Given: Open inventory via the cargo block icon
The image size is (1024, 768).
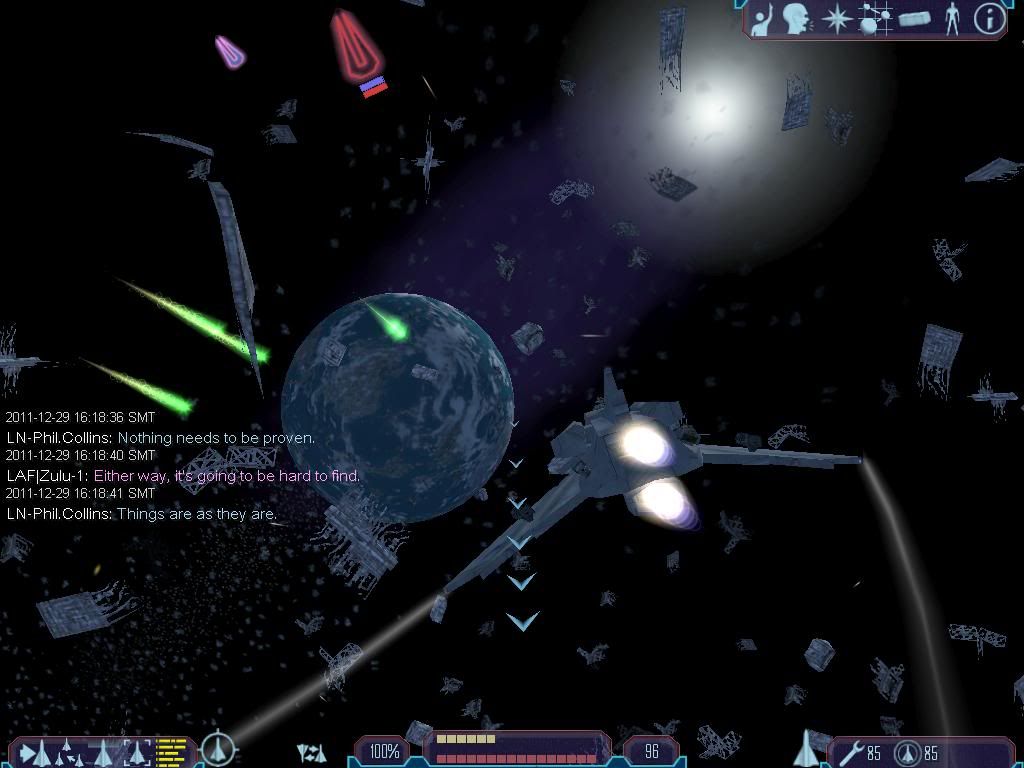Looking at the screenshot, I should click(x=914, y=19).
